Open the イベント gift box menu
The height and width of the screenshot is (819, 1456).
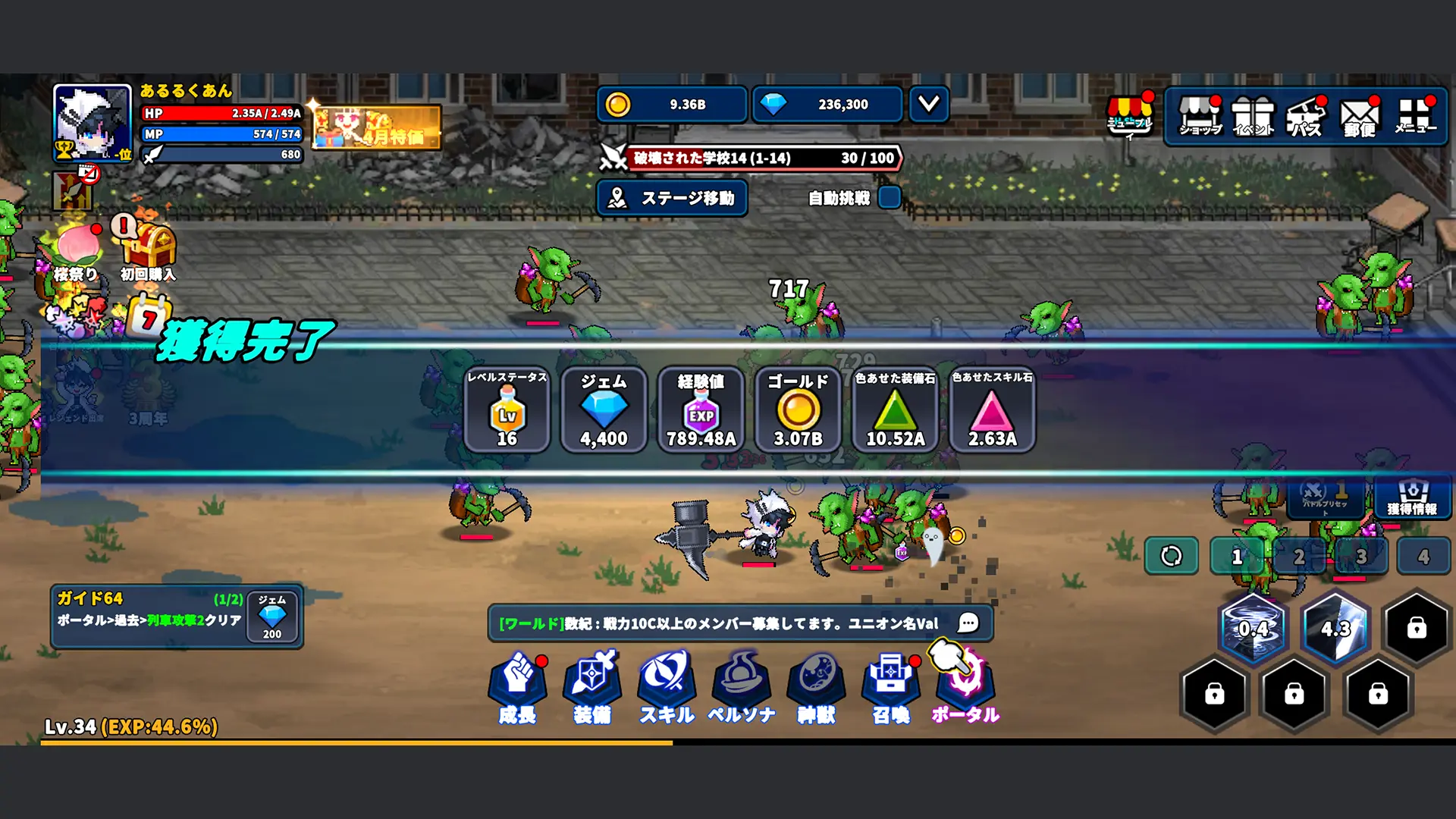pyautogui.click(x=1253, y=116)
